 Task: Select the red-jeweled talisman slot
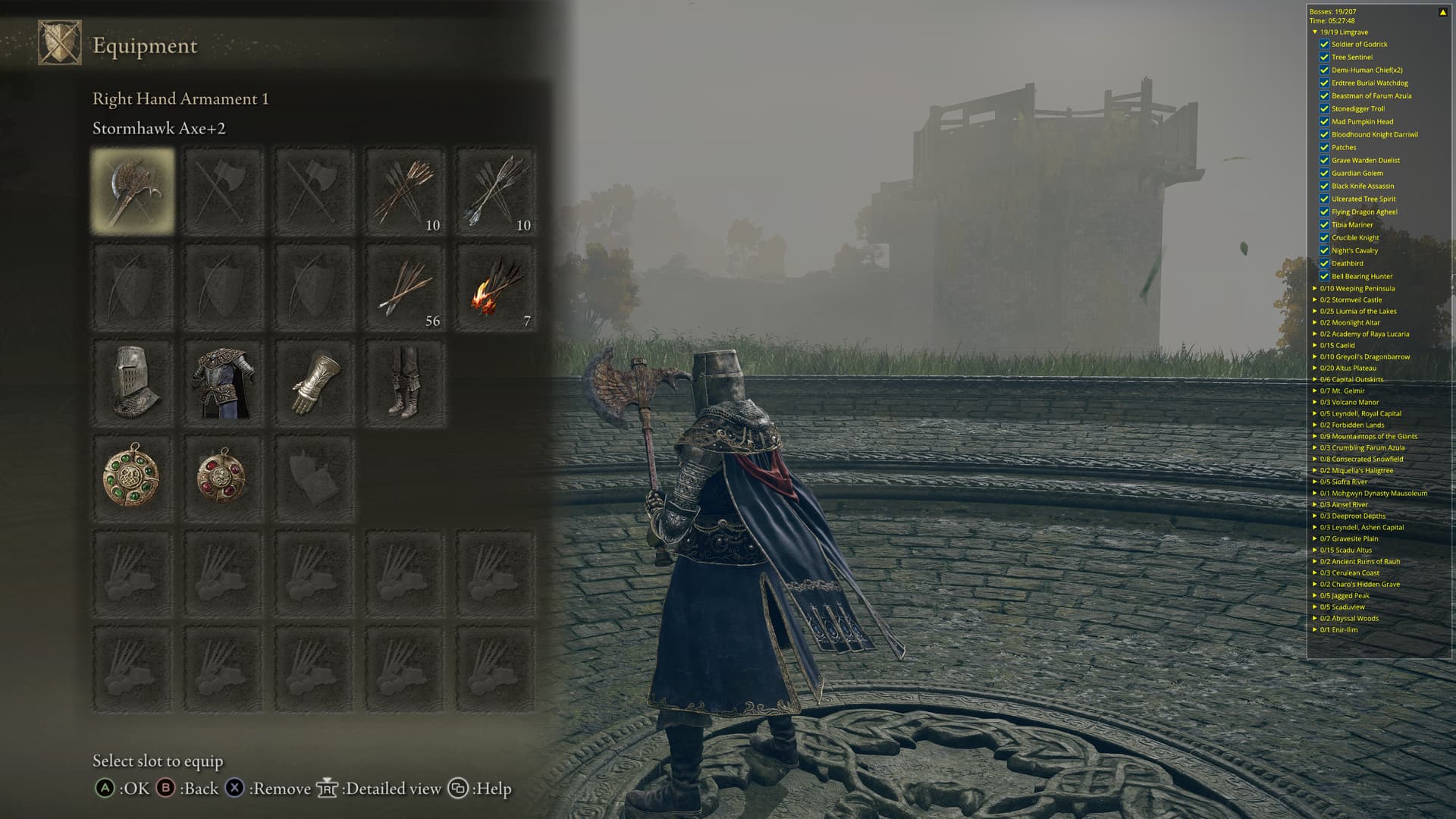(x=224, y=479)
